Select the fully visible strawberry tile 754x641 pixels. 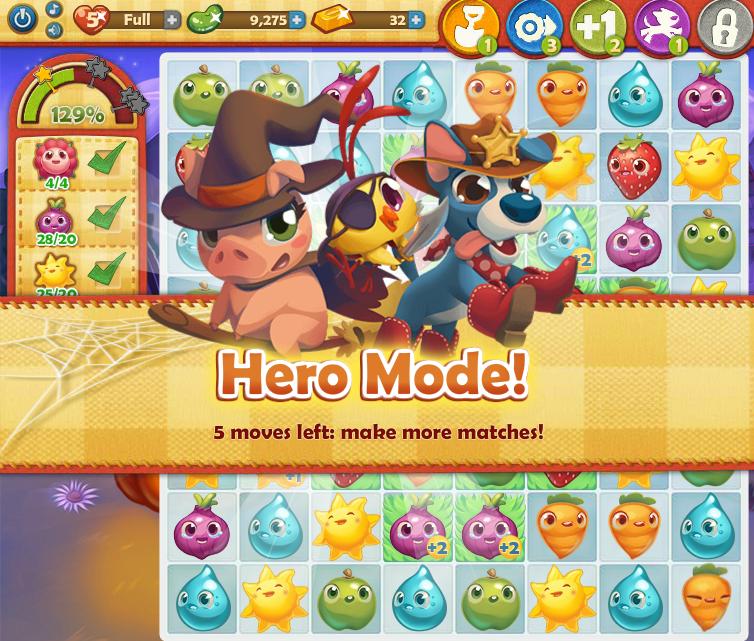(635, 167)
